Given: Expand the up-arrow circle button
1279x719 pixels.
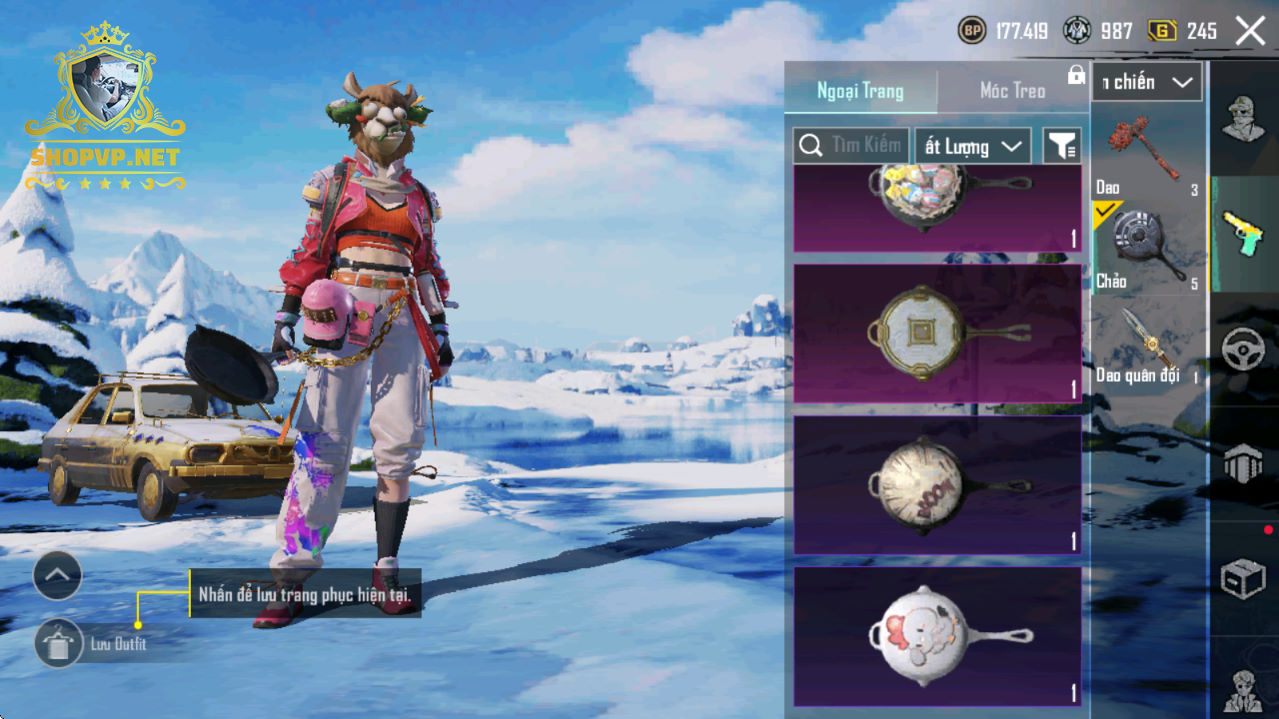Looking at the screenshot, I should click(x=57, y=575).
